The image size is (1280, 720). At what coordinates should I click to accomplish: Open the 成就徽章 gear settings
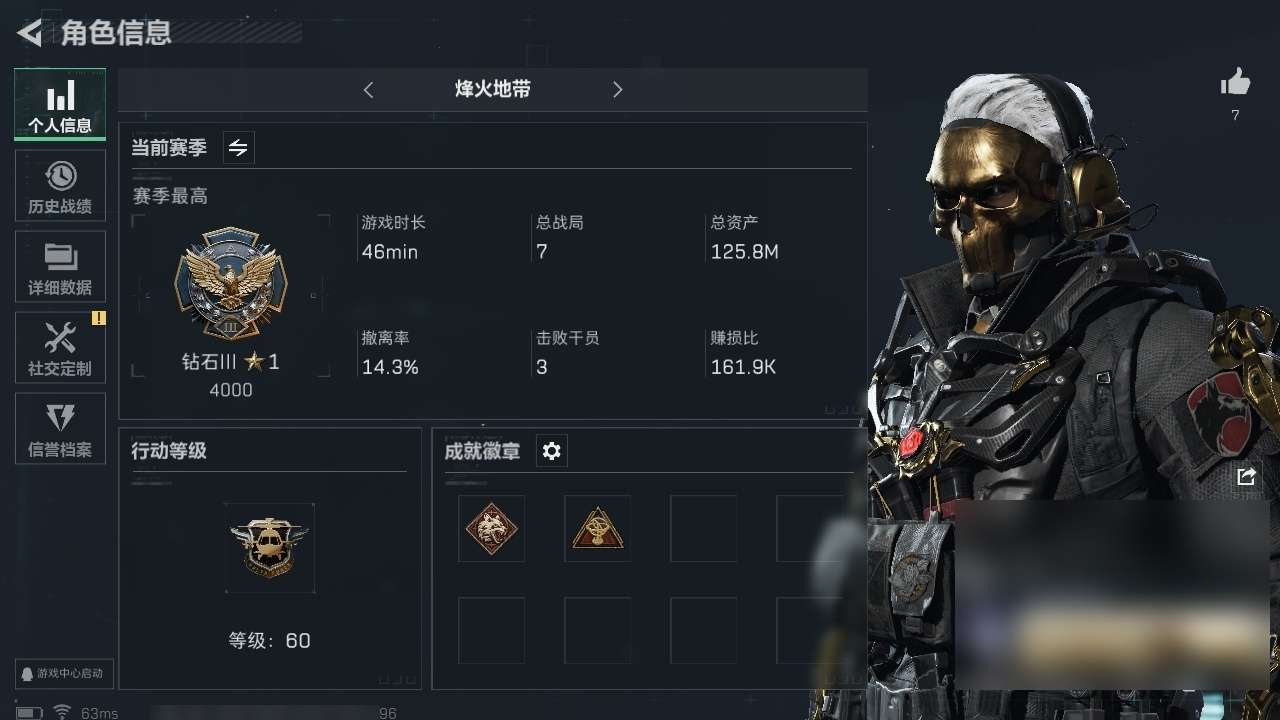click(x=551, y=451)
